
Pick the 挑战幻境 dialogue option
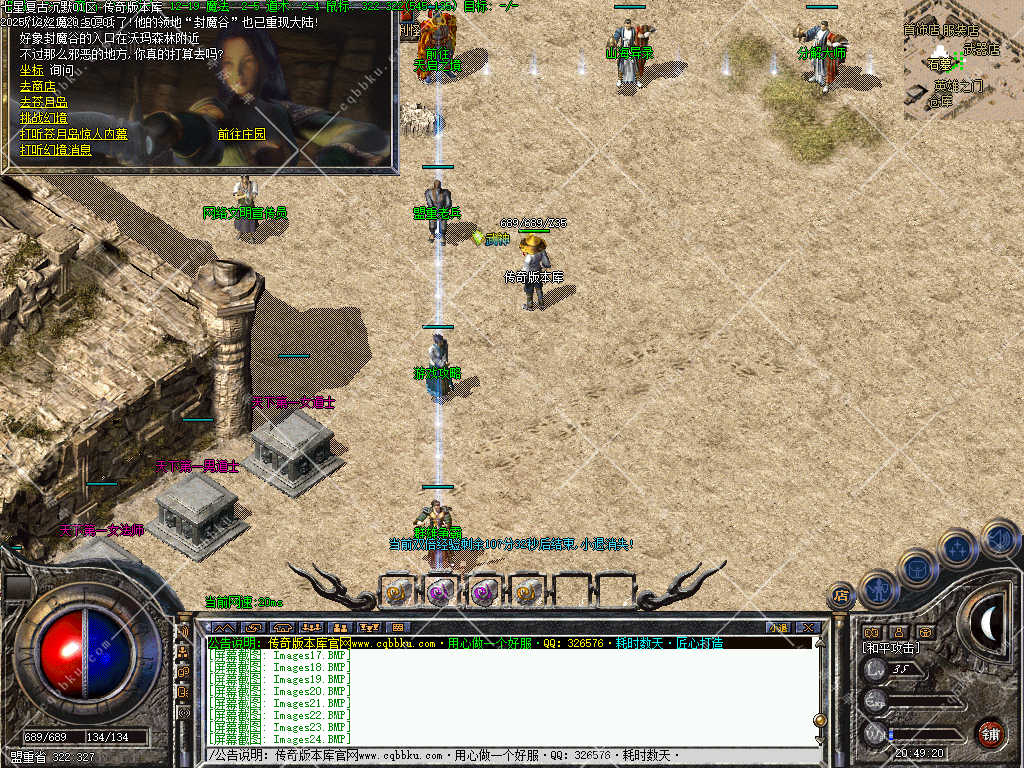click(x=43, y=118)
